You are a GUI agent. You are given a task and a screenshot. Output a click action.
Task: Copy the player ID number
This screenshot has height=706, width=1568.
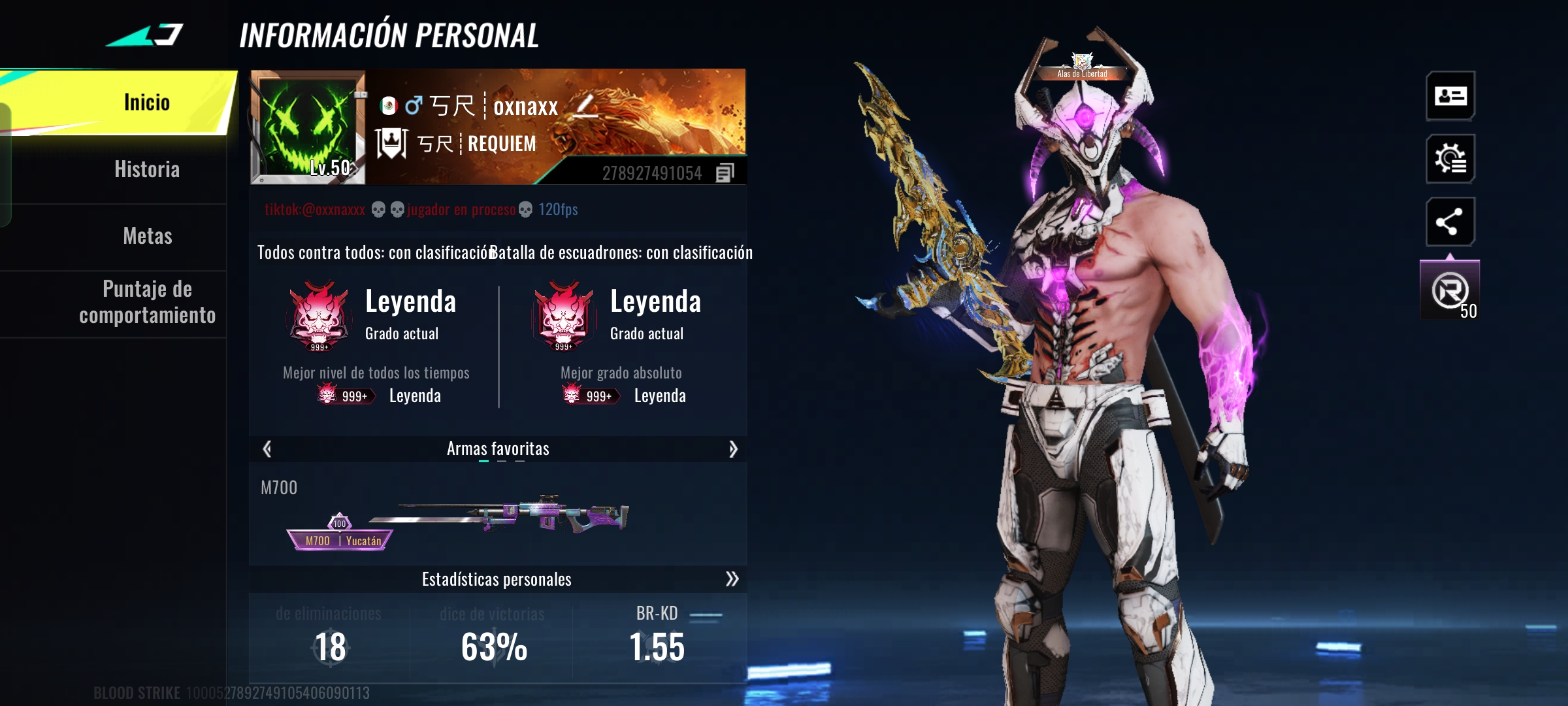click(x=725, y=173)
